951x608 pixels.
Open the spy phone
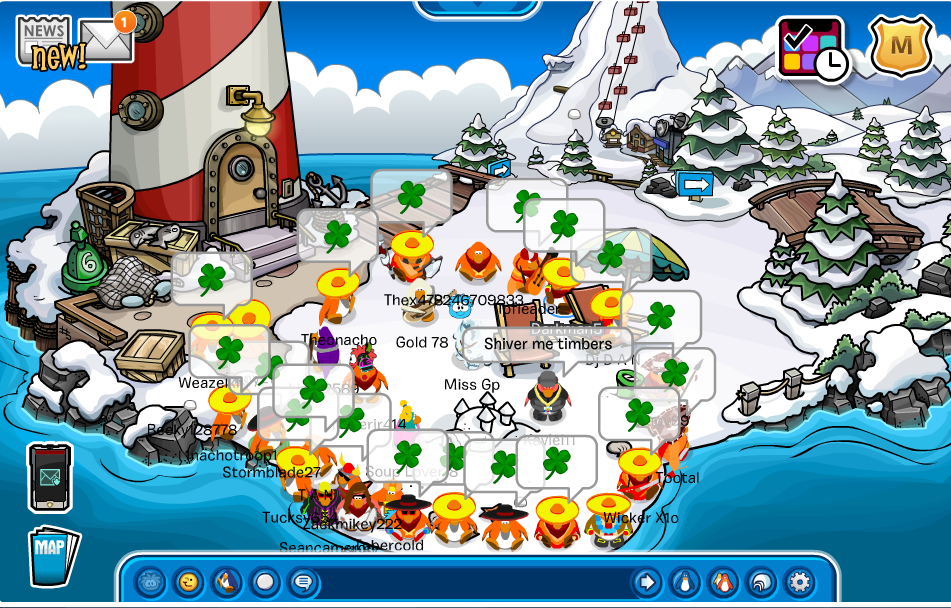[x=50, y=476]
